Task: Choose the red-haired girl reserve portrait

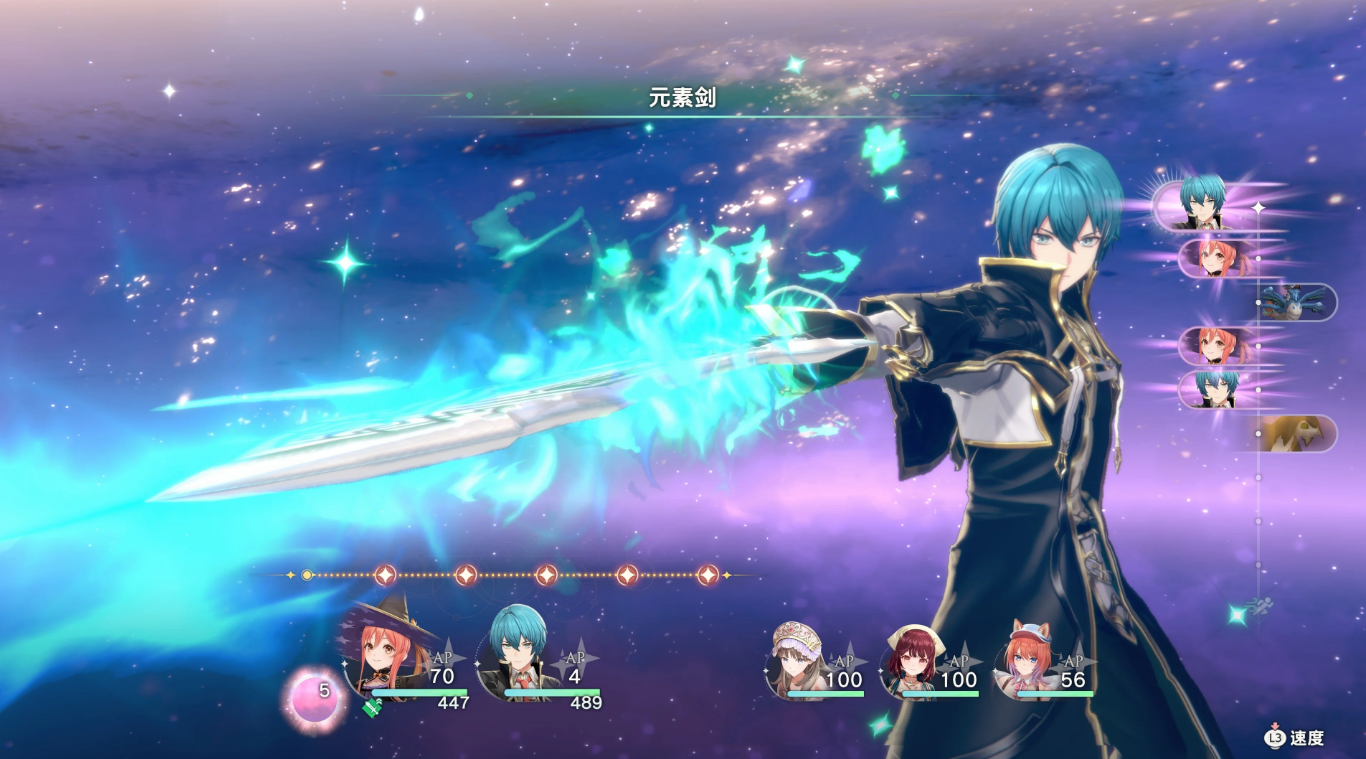Action: click(x=910, y=661)
